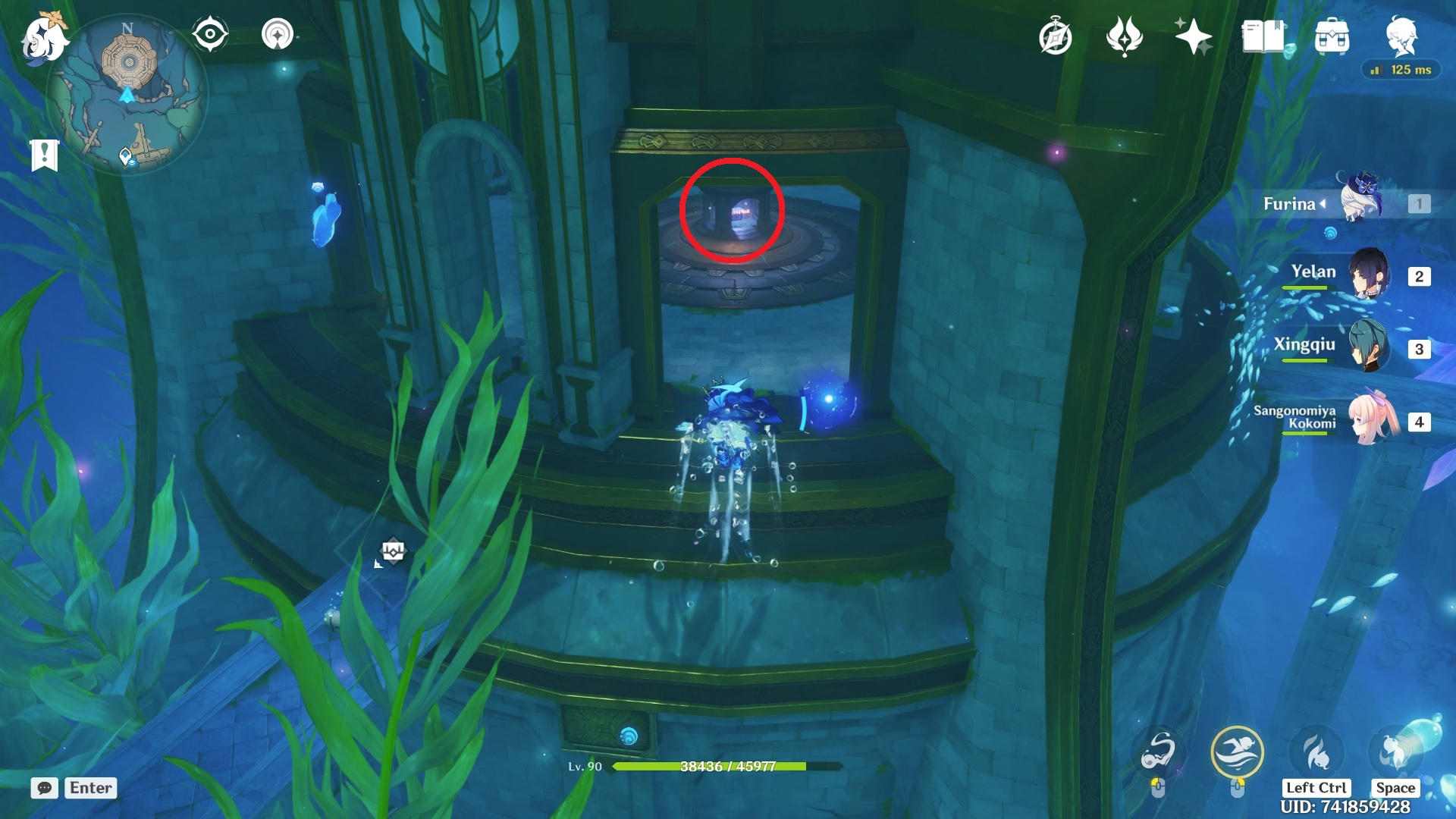Open the Paimon menu icon
Viewport: 1456px width, 819px height.
[x=43, y=38]
